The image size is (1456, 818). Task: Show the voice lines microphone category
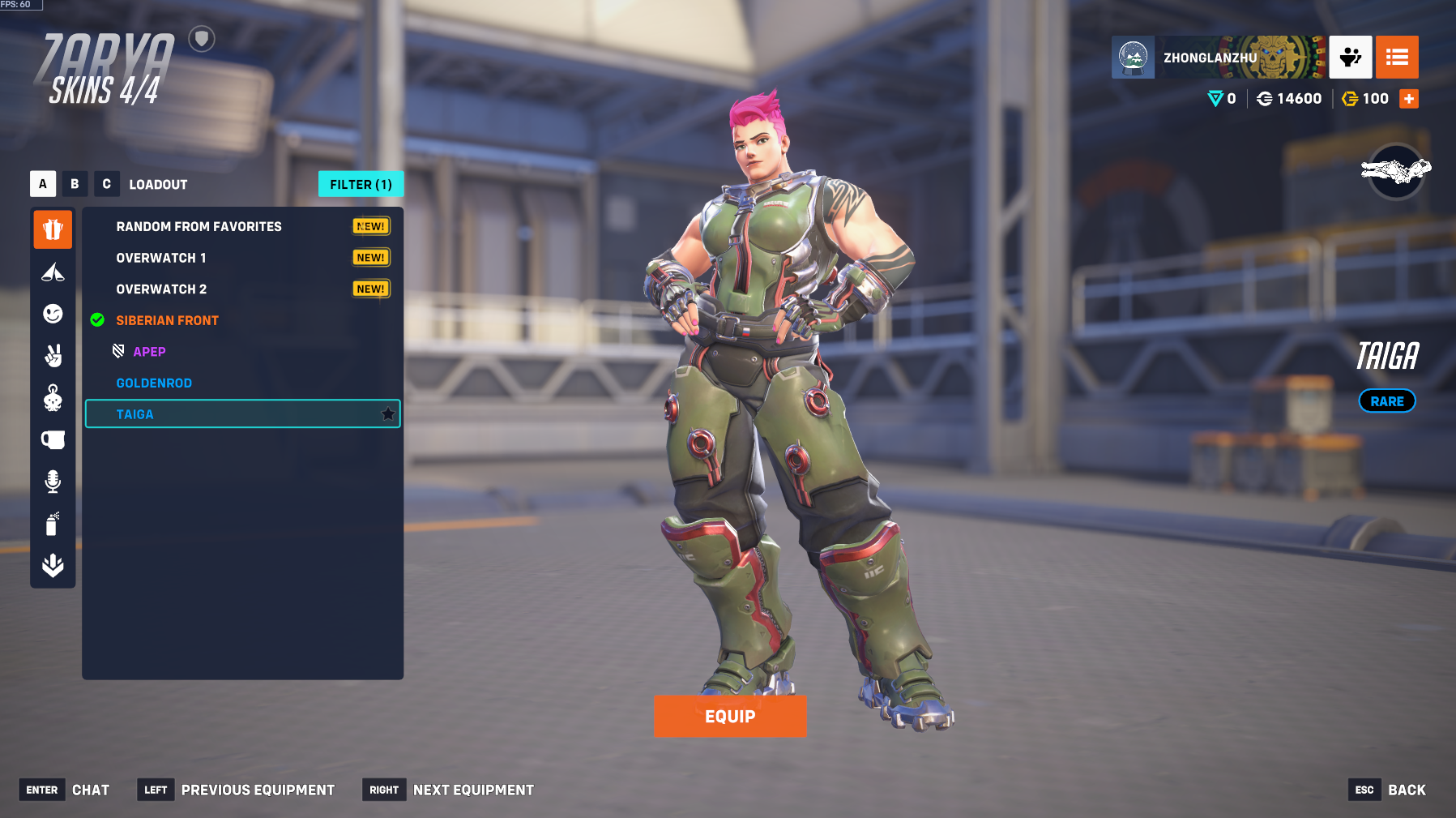53,482
